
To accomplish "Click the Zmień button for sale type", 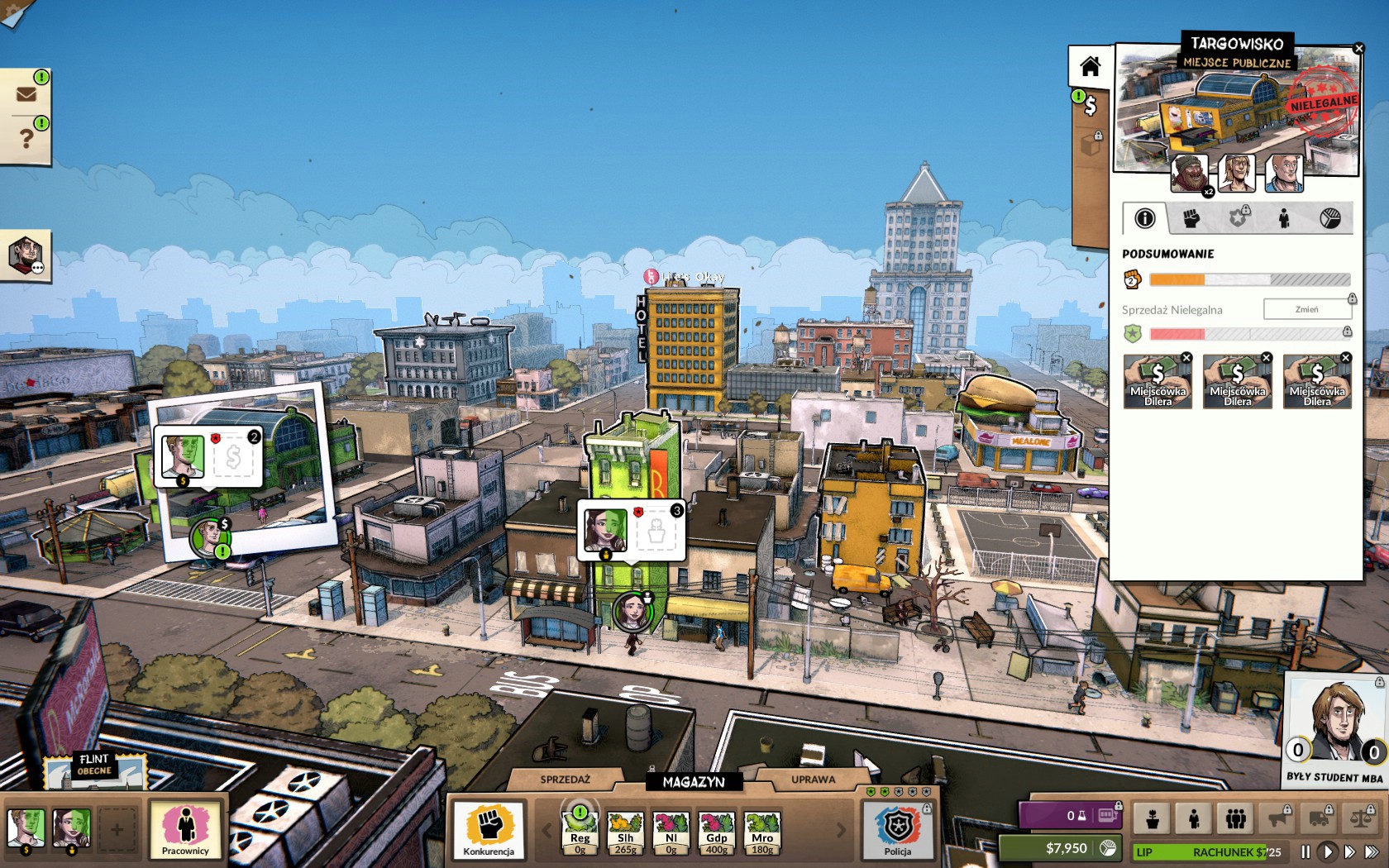I will coord(1306,309).
